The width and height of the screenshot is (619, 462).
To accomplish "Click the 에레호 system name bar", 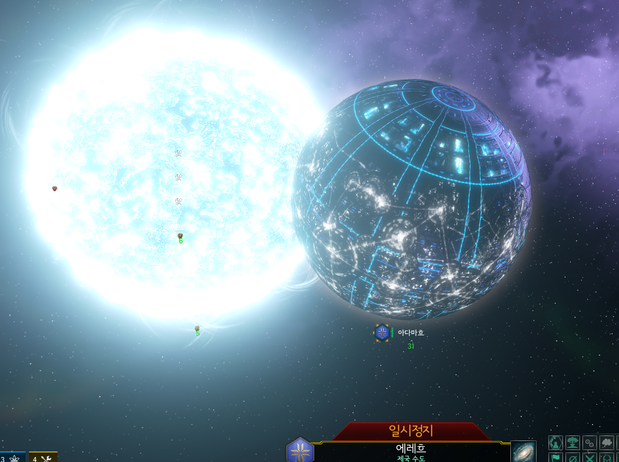I will pyautogui.click(x=412, y=451).
